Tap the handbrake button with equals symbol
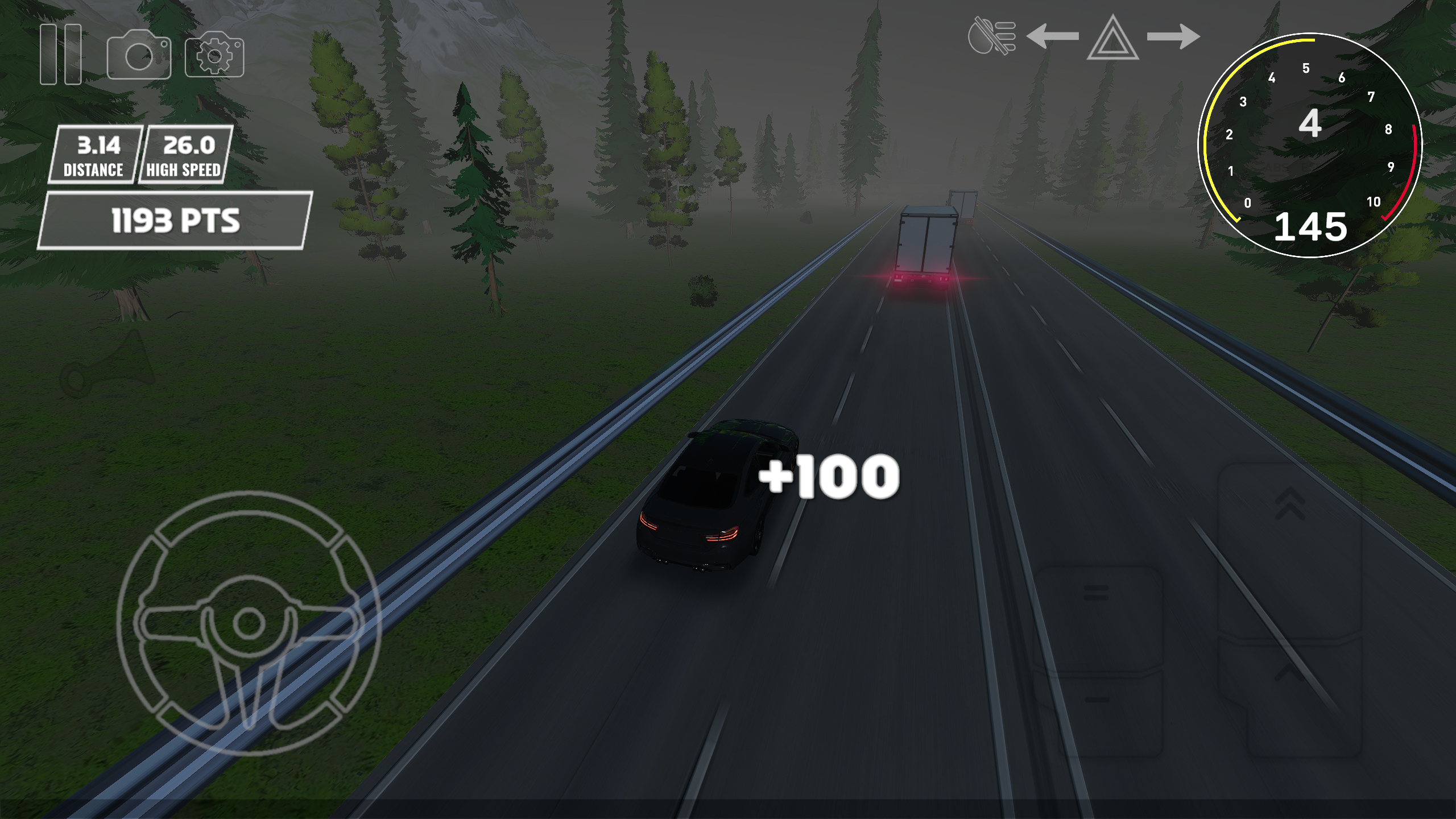1456x819 pixels. pyautogui.click(x=1097, y=591)
